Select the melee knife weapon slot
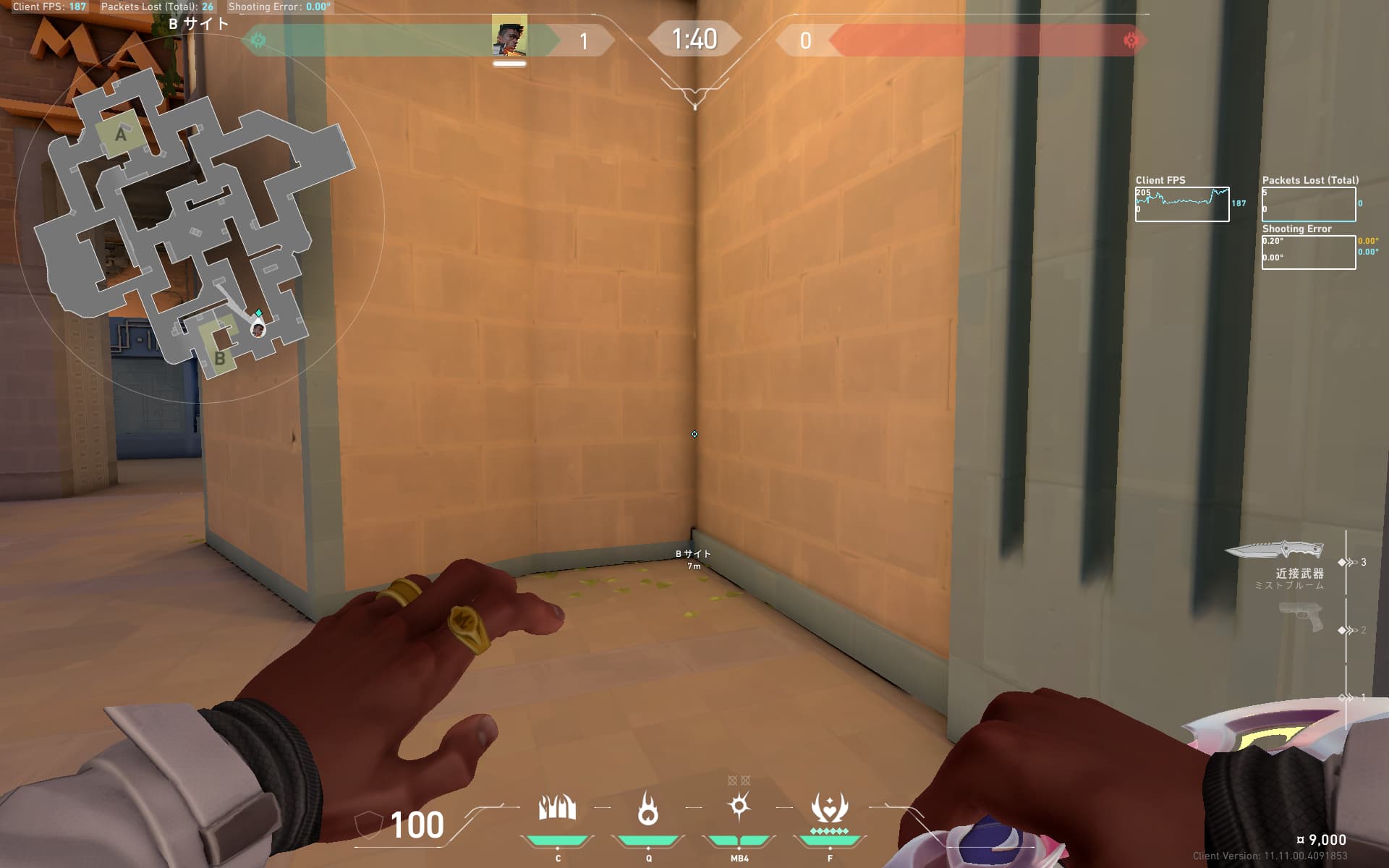The height and width of the screenshot is (868, 1389). click(1275, 551)
